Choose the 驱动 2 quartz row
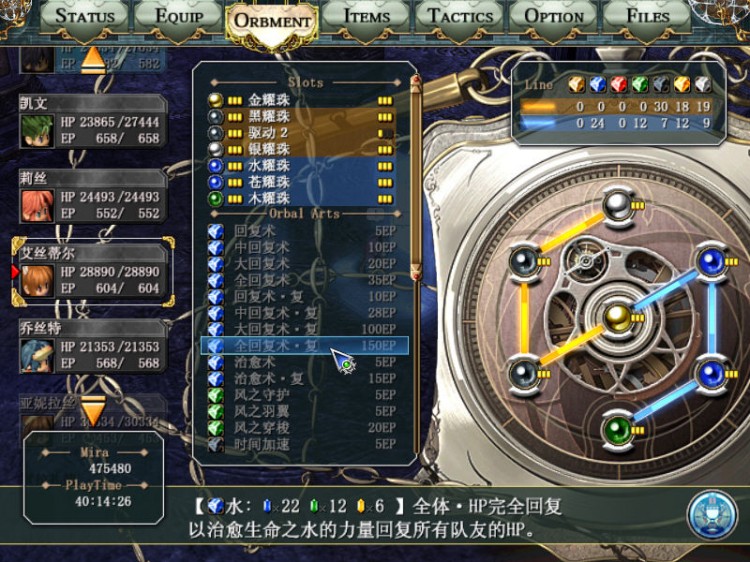Viewport: 750px width, 562px height. tap(300, 133)
